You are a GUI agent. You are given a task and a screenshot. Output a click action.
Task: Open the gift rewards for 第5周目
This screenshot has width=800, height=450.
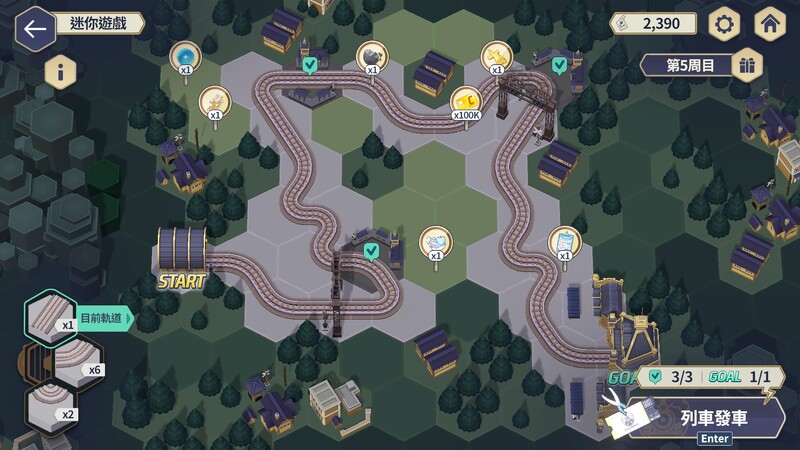[746, 66]
